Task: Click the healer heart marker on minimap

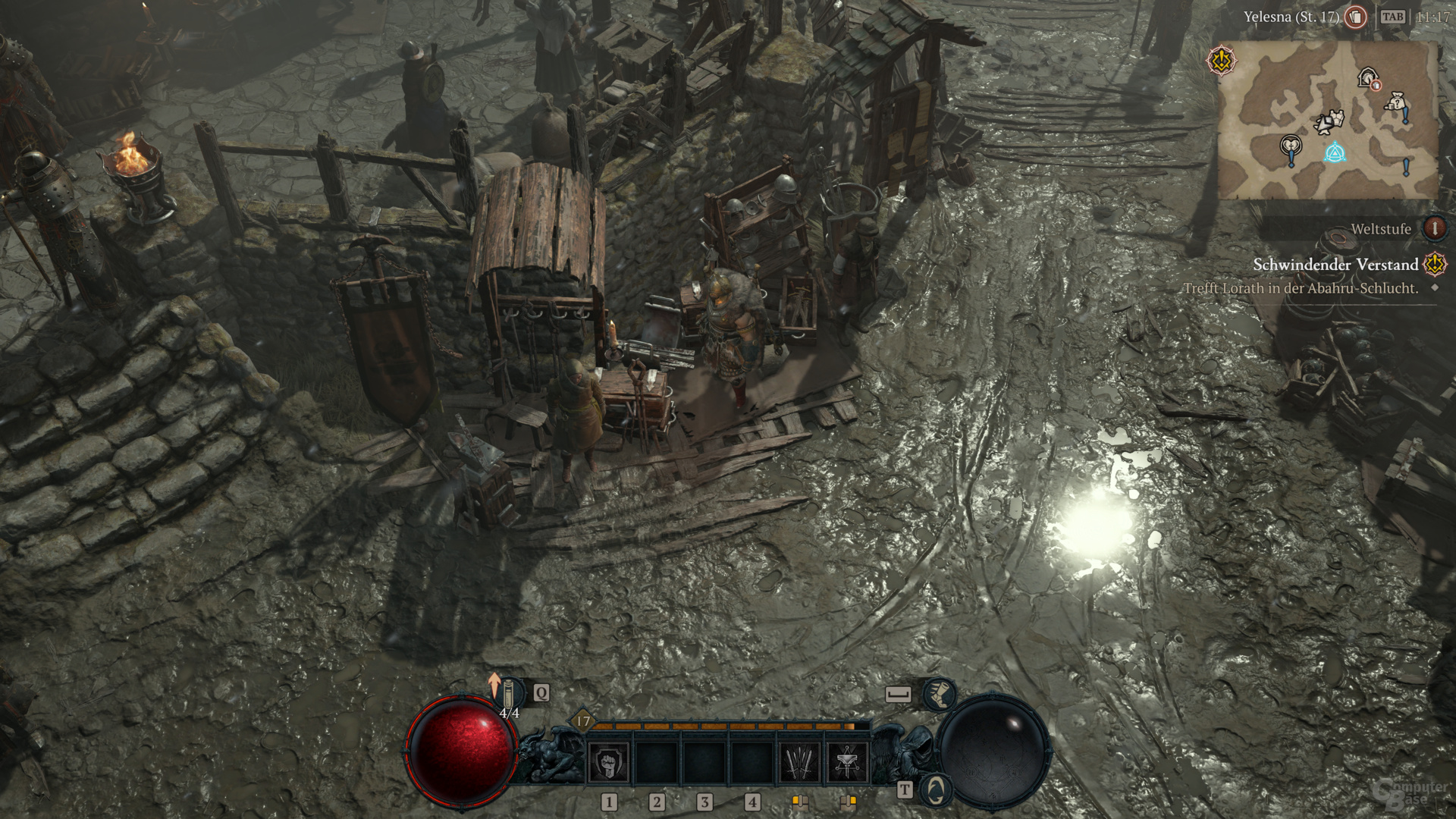Action: [x=1290, y=146]
